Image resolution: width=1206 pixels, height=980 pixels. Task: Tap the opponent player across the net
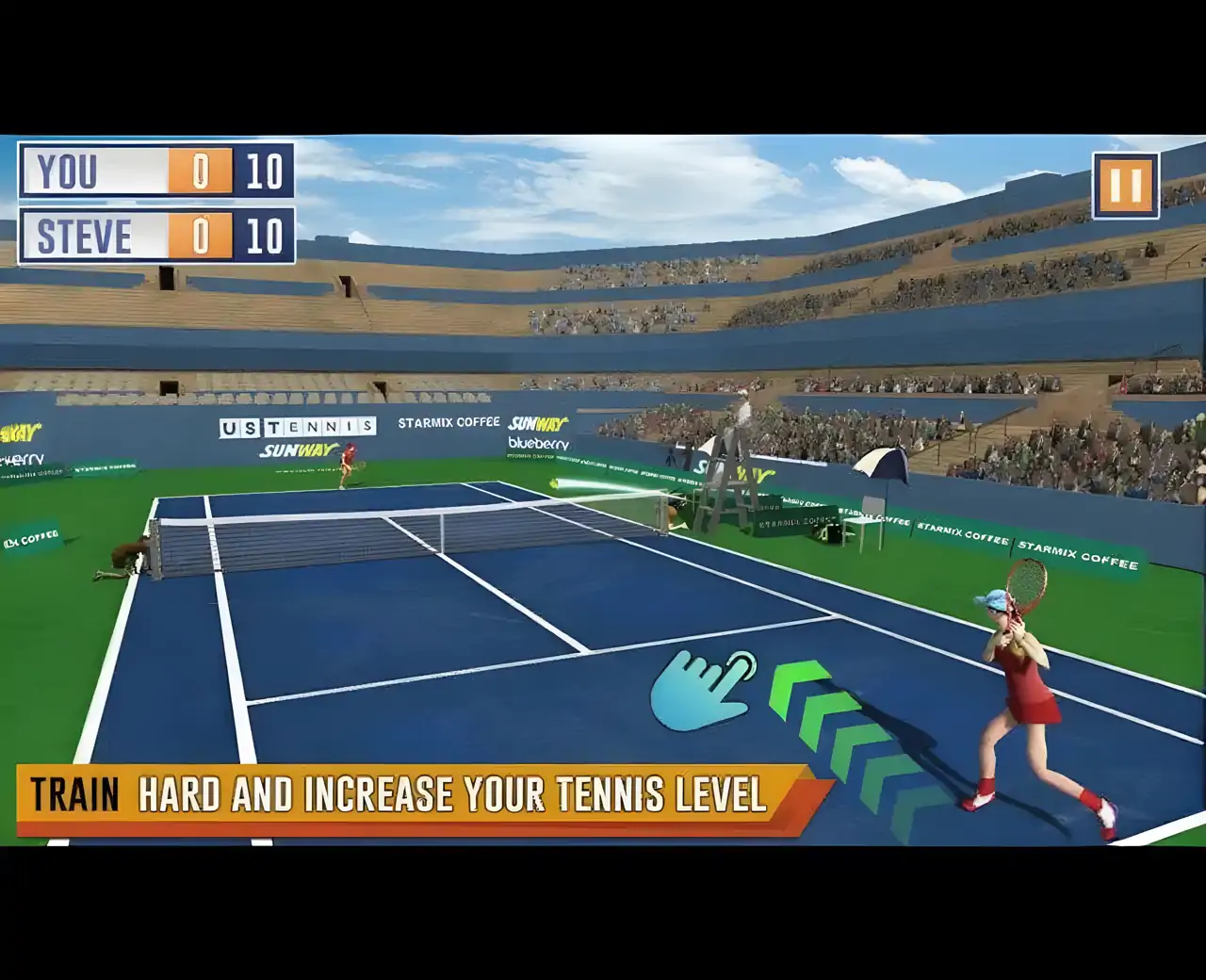click(349, 466)
